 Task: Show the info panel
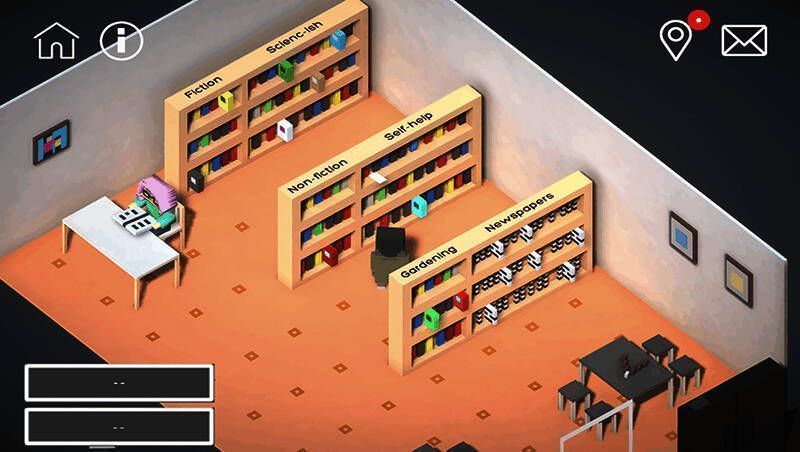(x=122, y=41)
